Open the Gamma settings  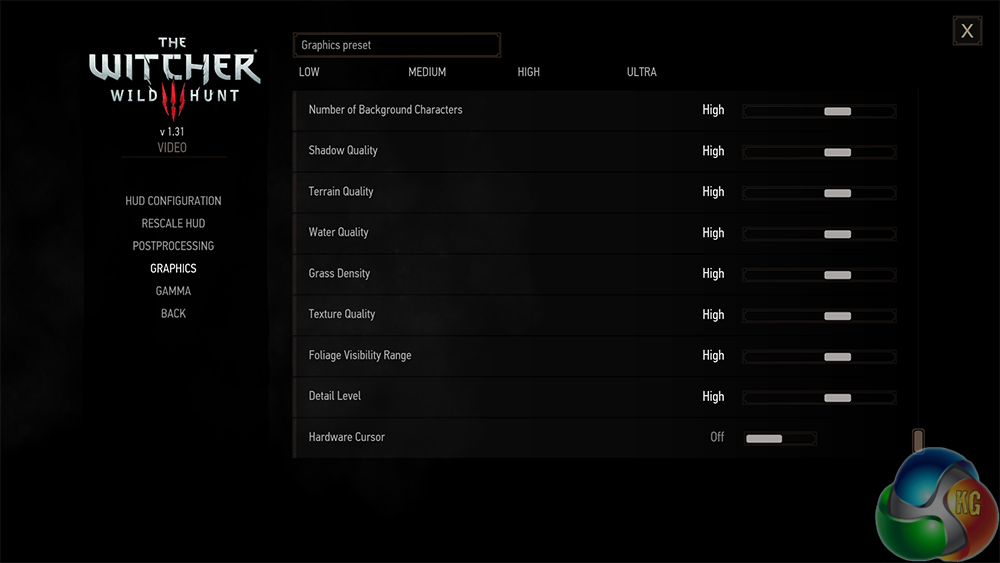pyautogui.click(x=173, y=291)
